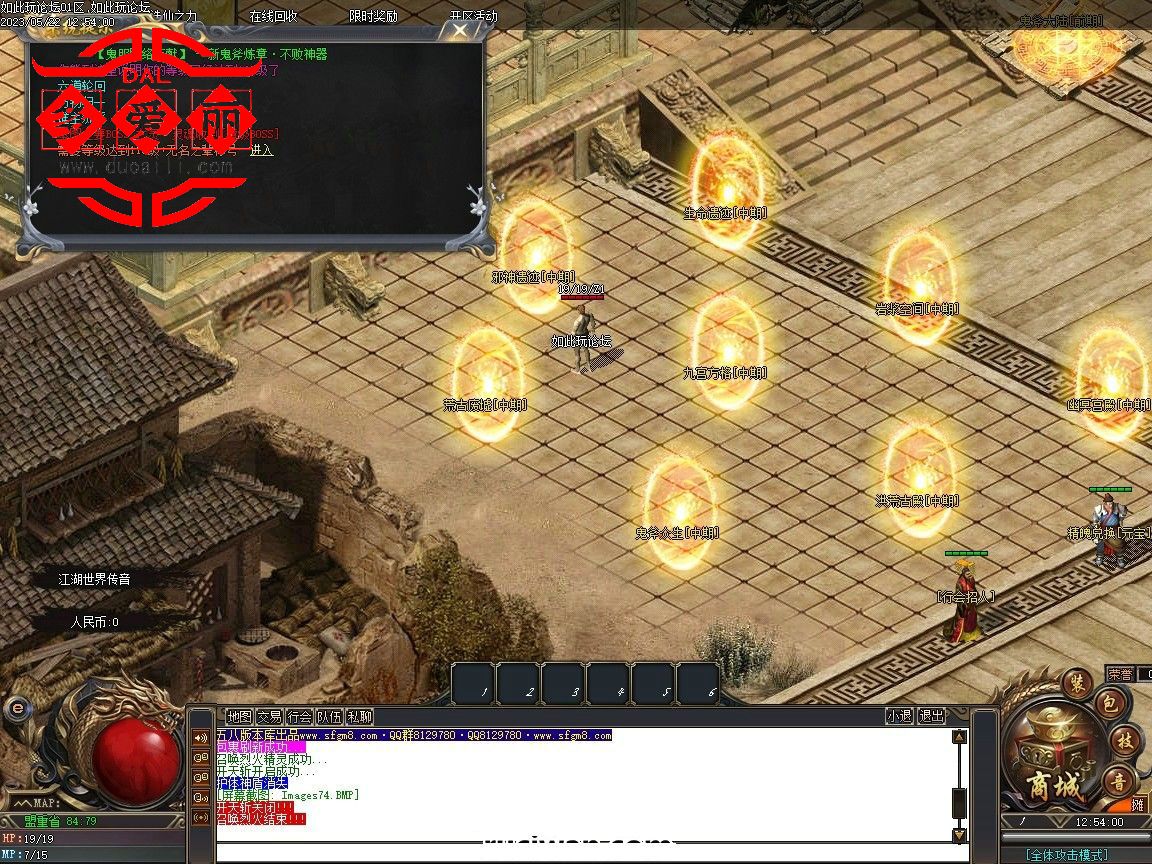Switch to the 地图 chat tab
The height and width of the screenshot is (864, 1152).
pyautogui.click(x=239, y=716)
